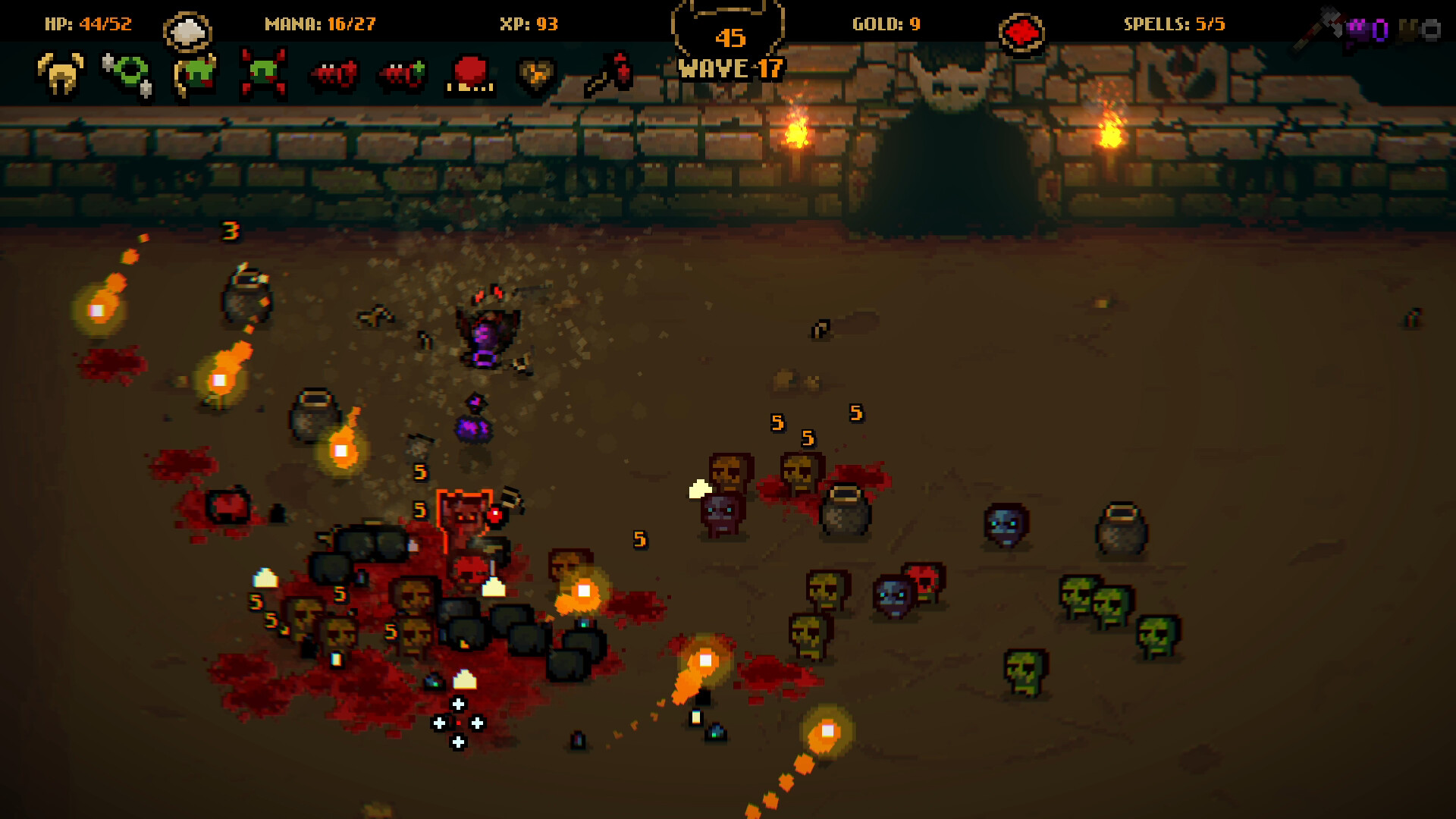The width and height of the screenshot is (1456, 819).
Task: Select the MANA 16/27 display
Action: (x=319, y=23)
